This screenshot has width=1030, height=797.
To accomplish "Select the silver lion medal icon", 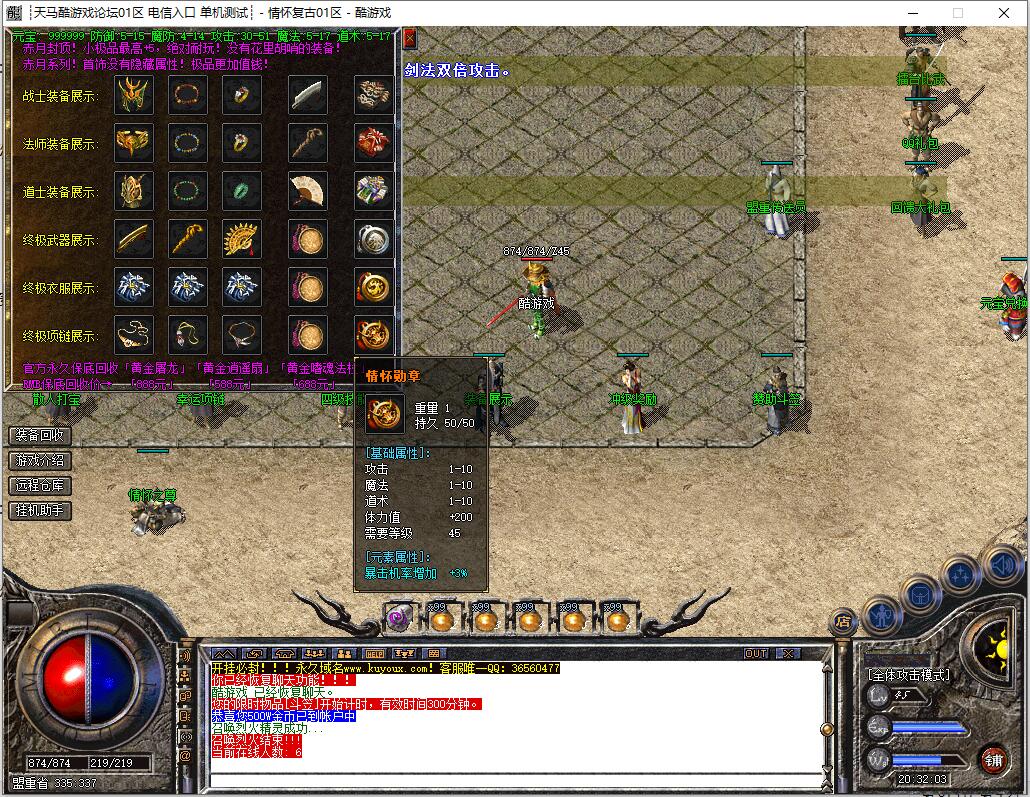I will [373, 239].
